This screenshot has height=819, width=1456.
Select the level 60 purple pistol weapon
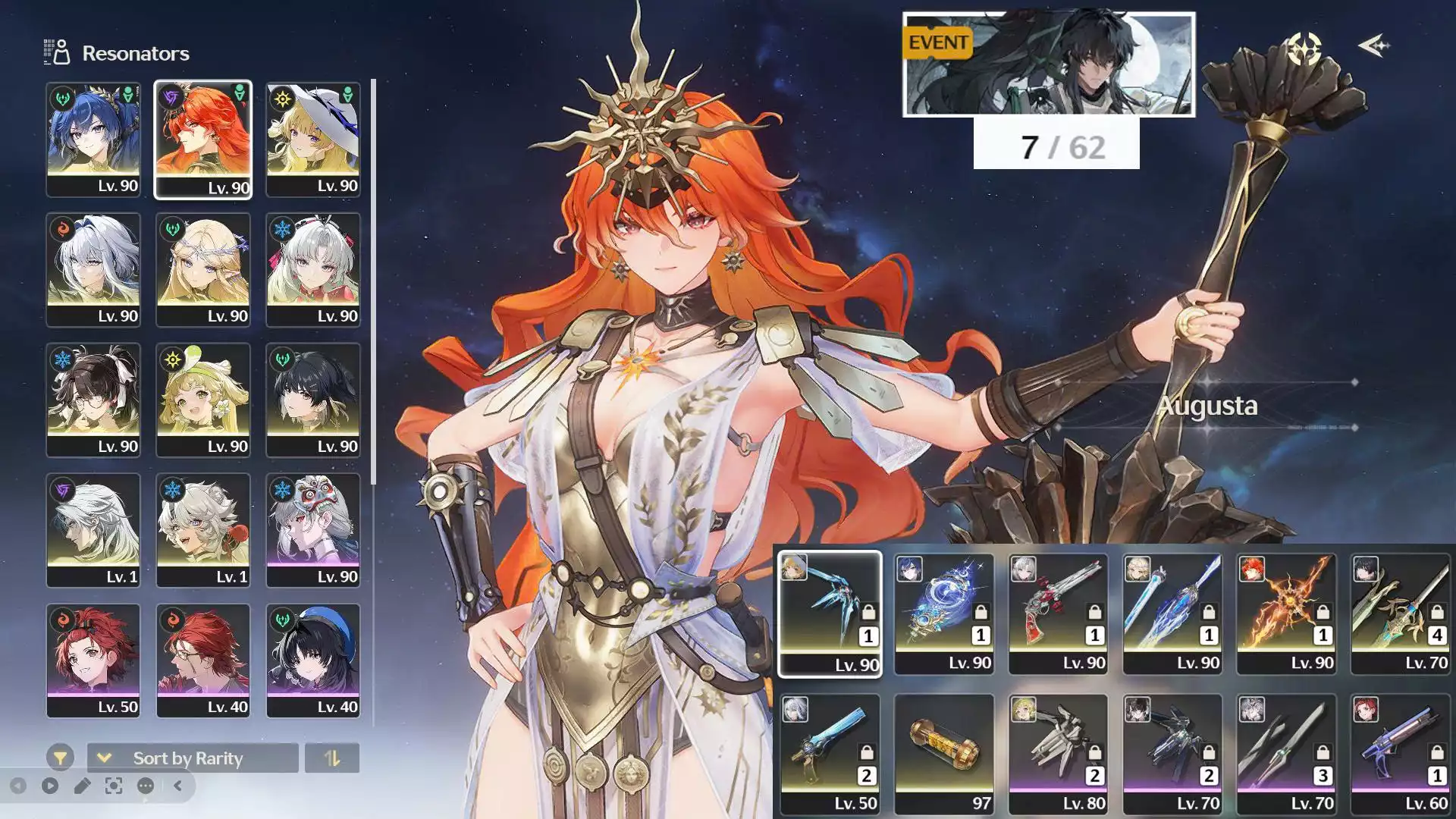pos(1401,754)
